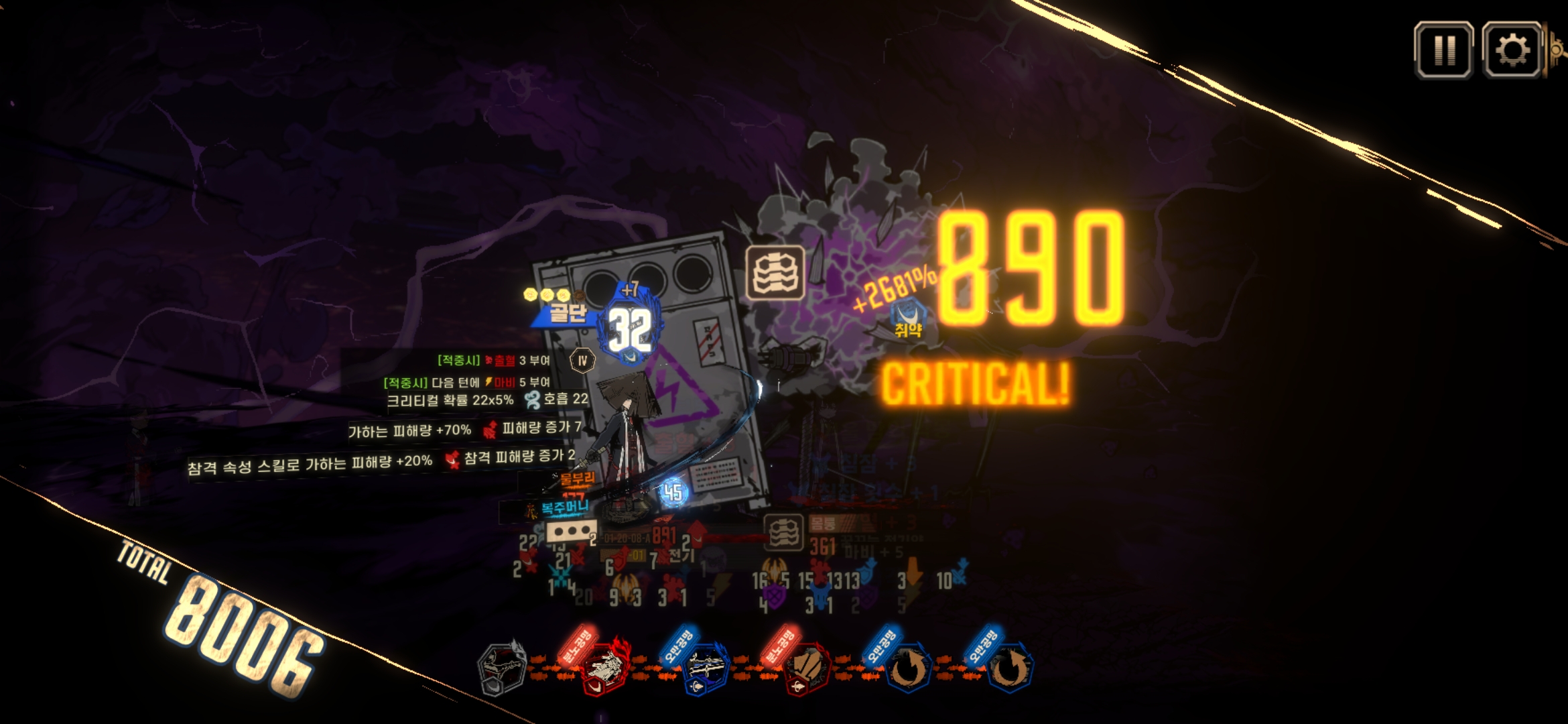The width and height of the screenshot is (1568, 724).
Task: Select the red shield skill icon
Action: [x=806, y=669]
